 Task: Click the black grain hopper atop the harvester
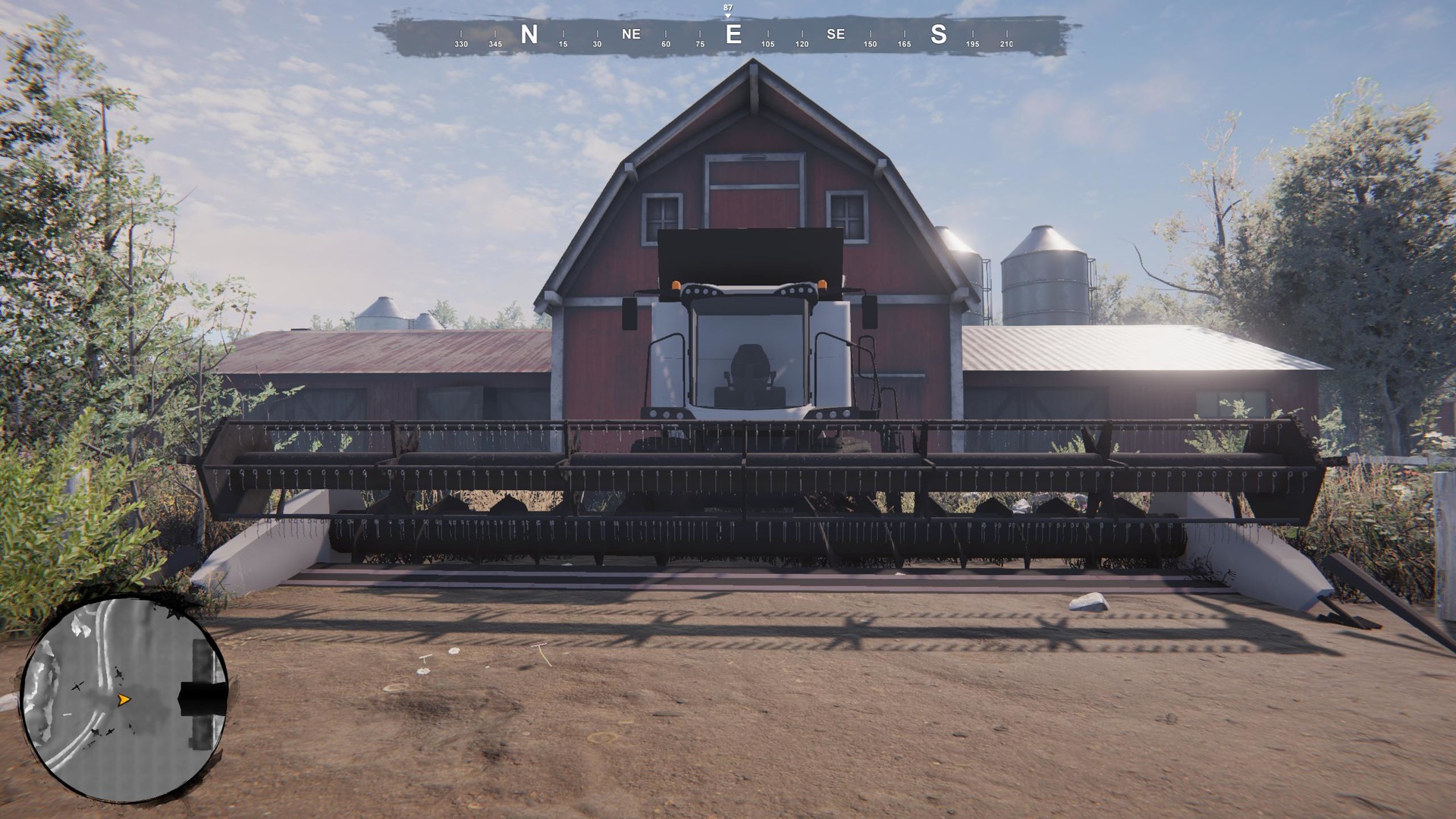pyautogui.click(x=751, y=254)
